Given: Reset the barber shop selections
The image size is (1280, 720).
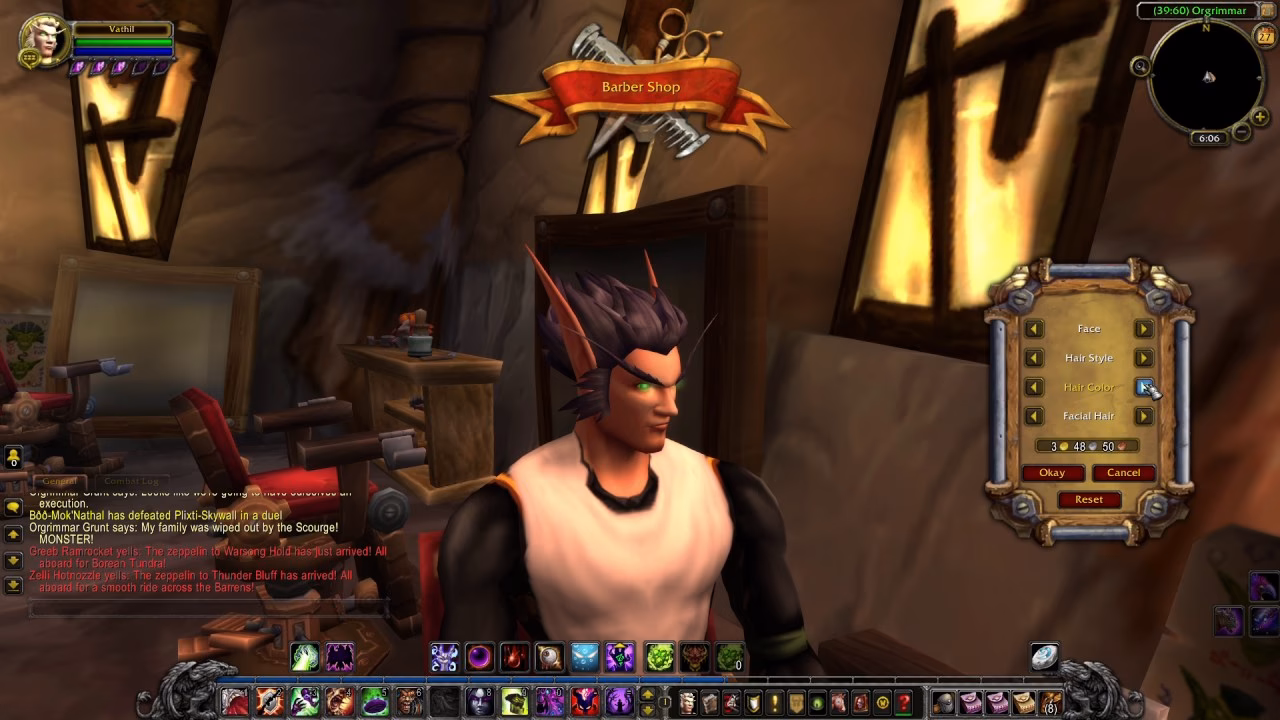Looking at the screenshot, I should pyautogui.click(x=1089, y=499).
